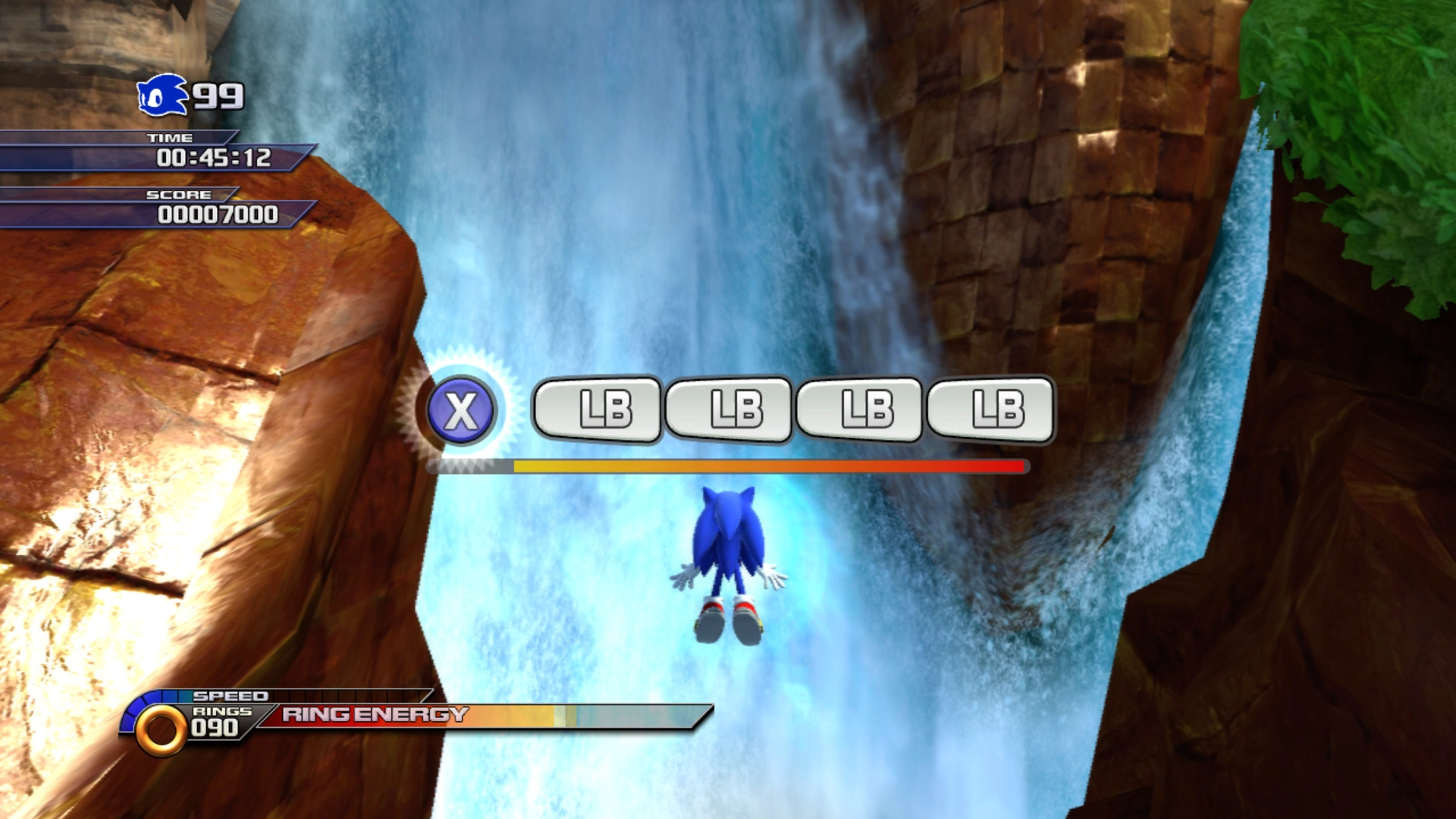Select the SCORE header bar
This screenshot has width=1456, height=819.
[178, 195]
